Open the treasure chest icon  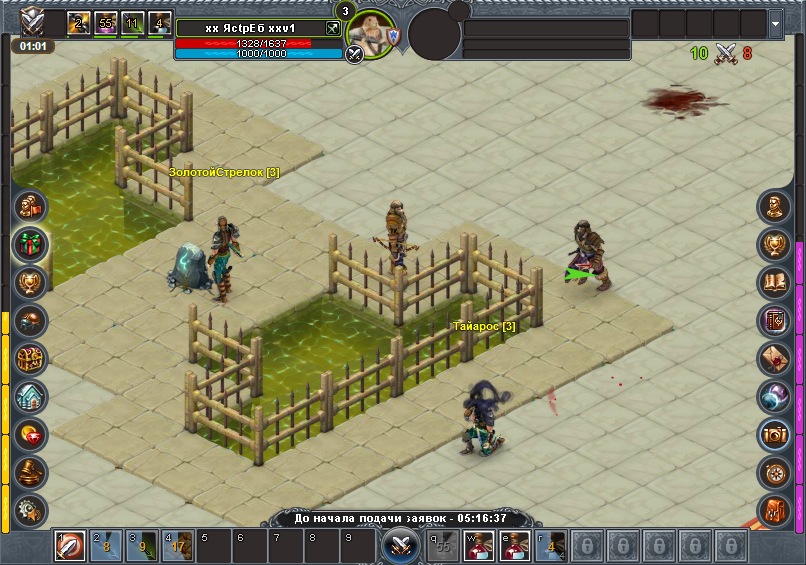coord(30,358)
